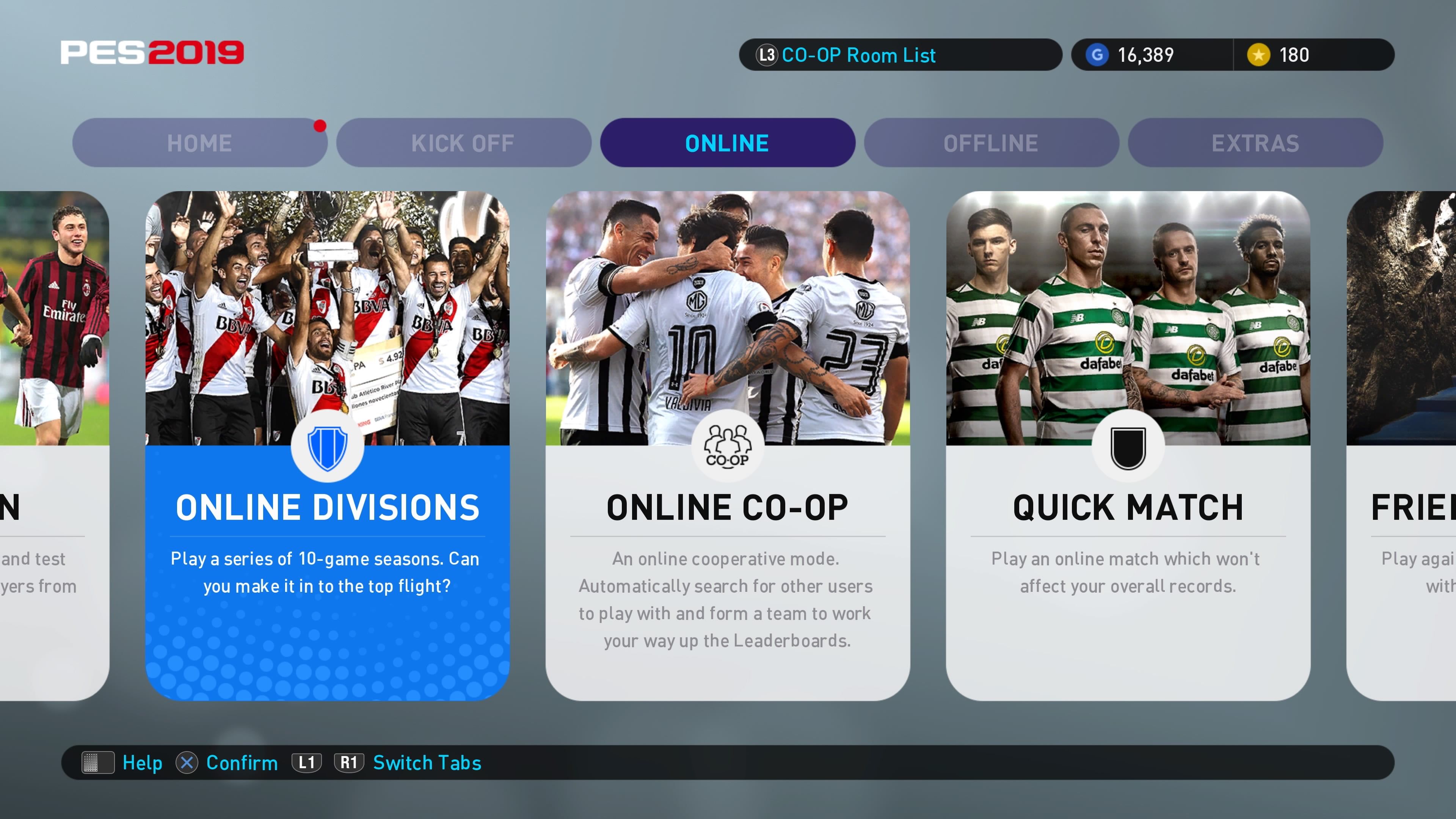1456x819 pixels.
Task: Open the KICK OFF tab
Action: (463, 143)
